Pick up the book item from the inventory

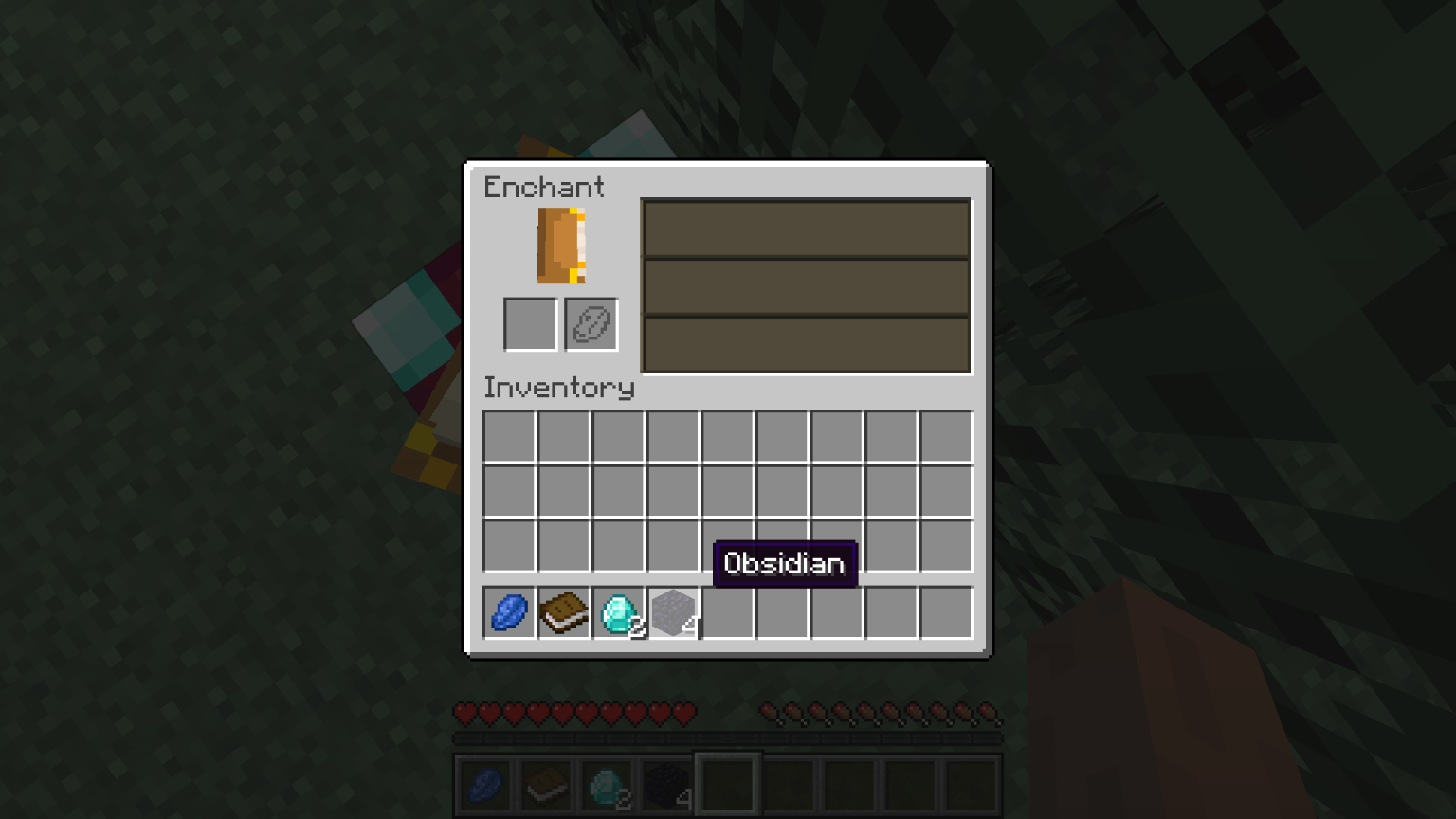coord(564,613)
